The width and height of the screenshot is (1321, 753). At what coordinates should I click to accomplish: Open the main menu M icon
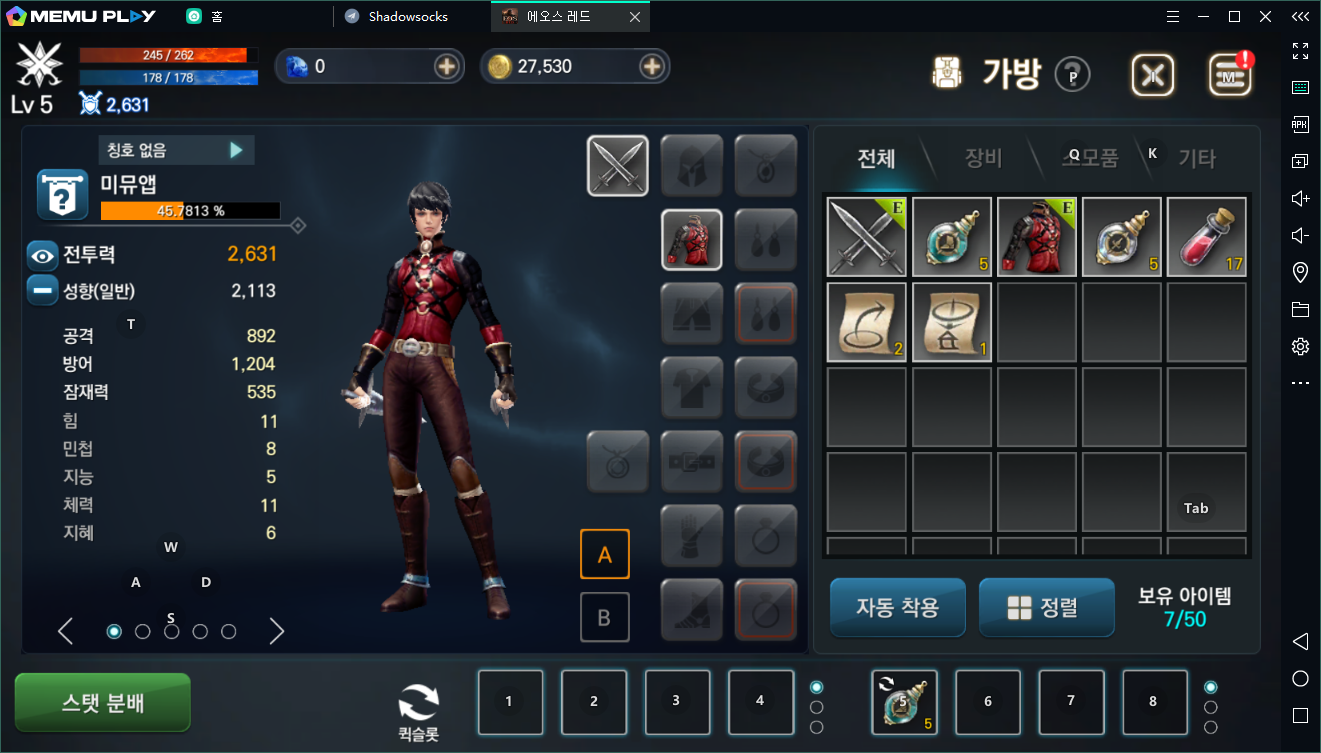pos(1230,75)
